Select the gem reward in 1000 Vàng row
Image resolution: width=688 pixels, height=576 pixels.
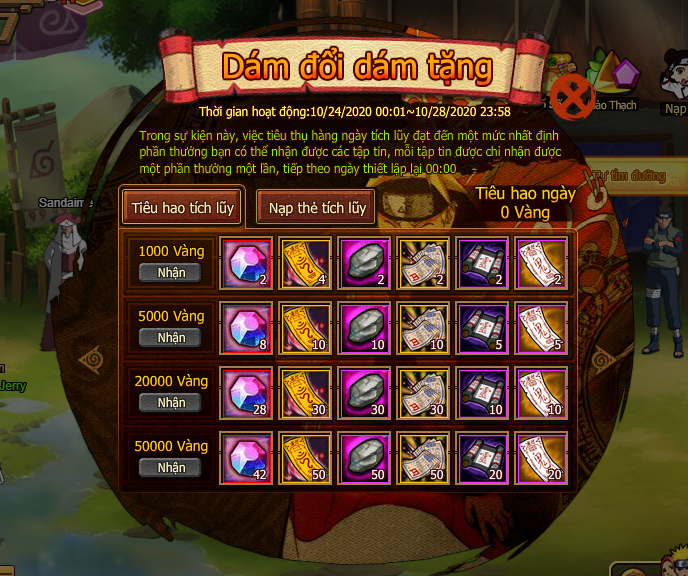point(244,263)
